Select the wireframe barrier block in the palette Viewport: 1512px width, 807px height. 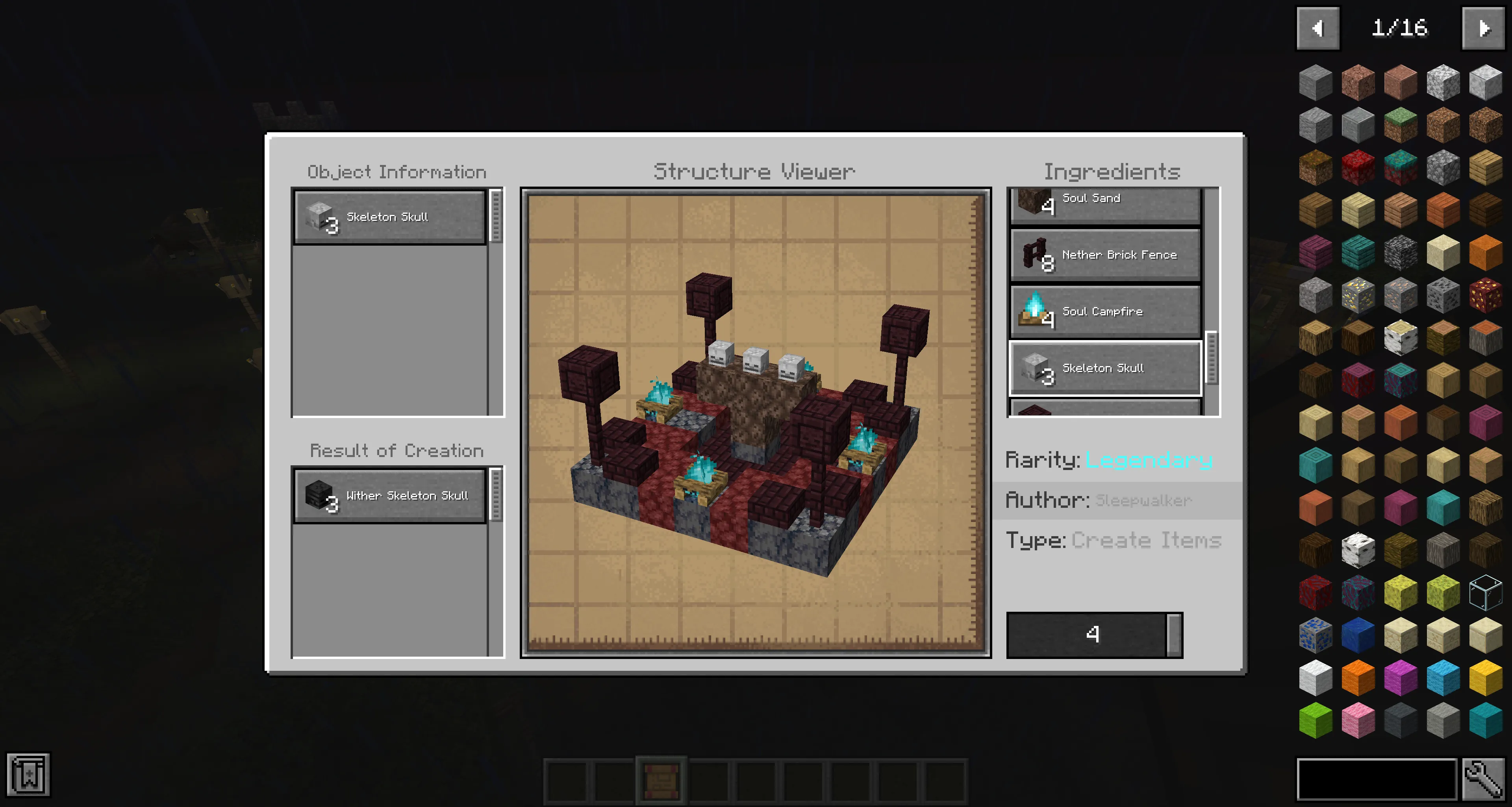[x=1487, y=593]
